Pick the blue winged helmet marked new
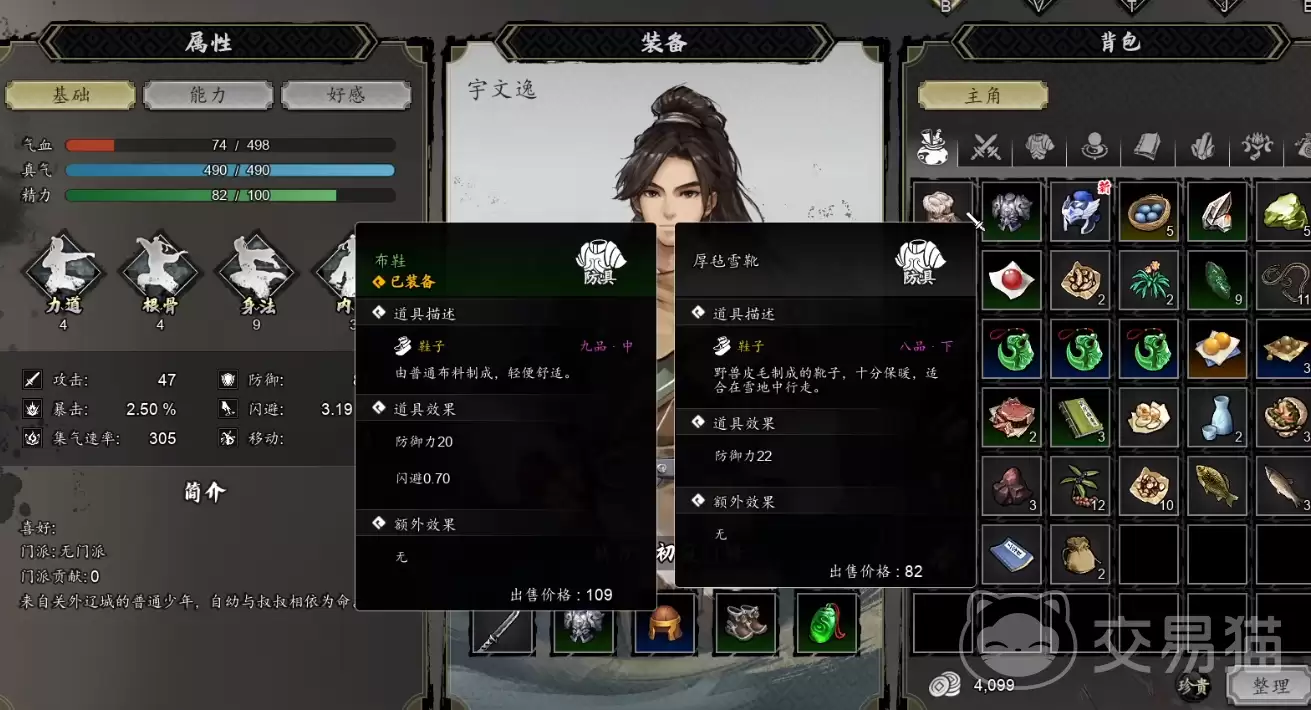This screenshot has height=710, width=1311. point(1080,211)
